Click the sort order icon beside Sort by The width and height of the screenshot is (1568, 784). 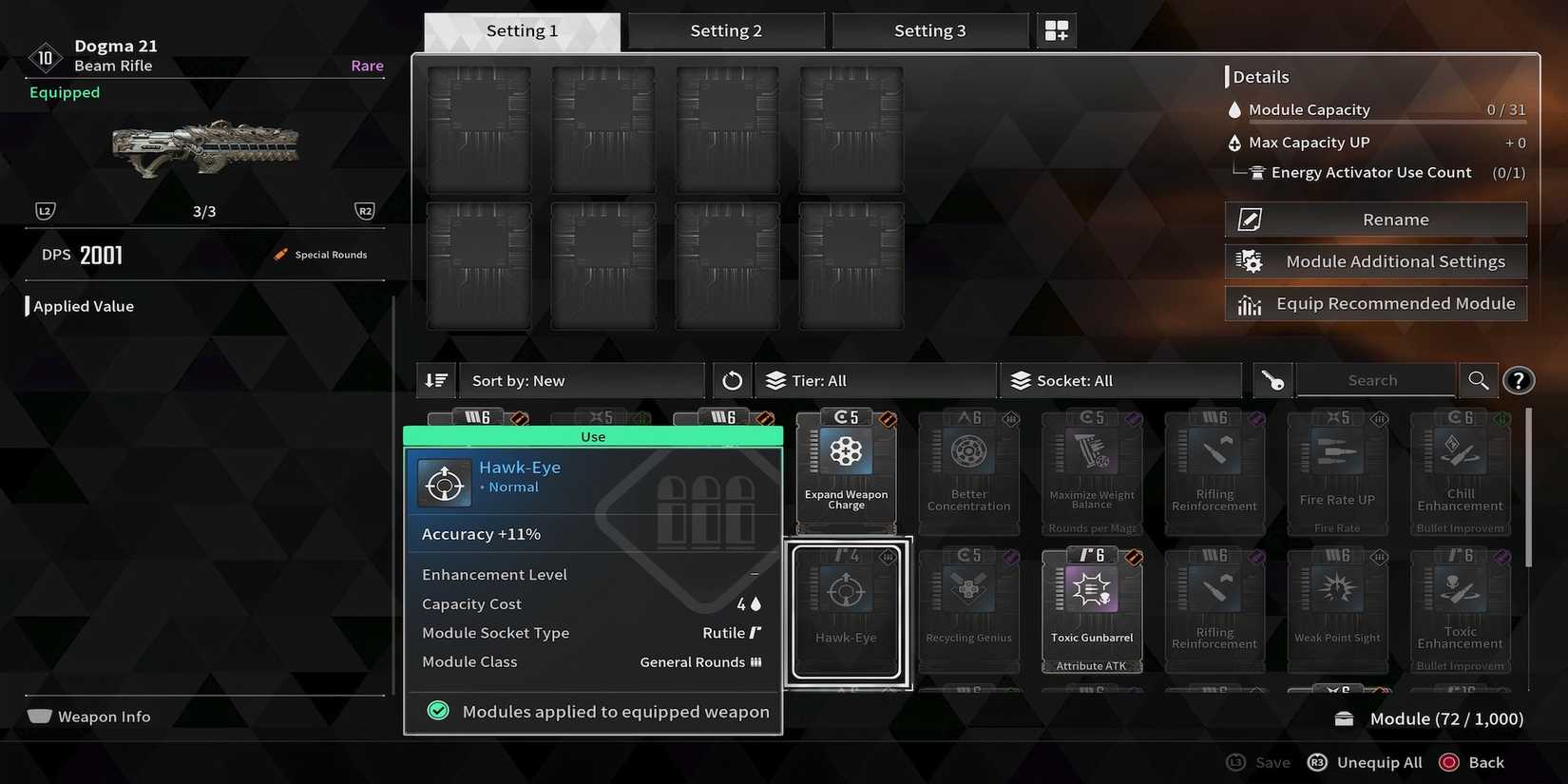point(435,379)
